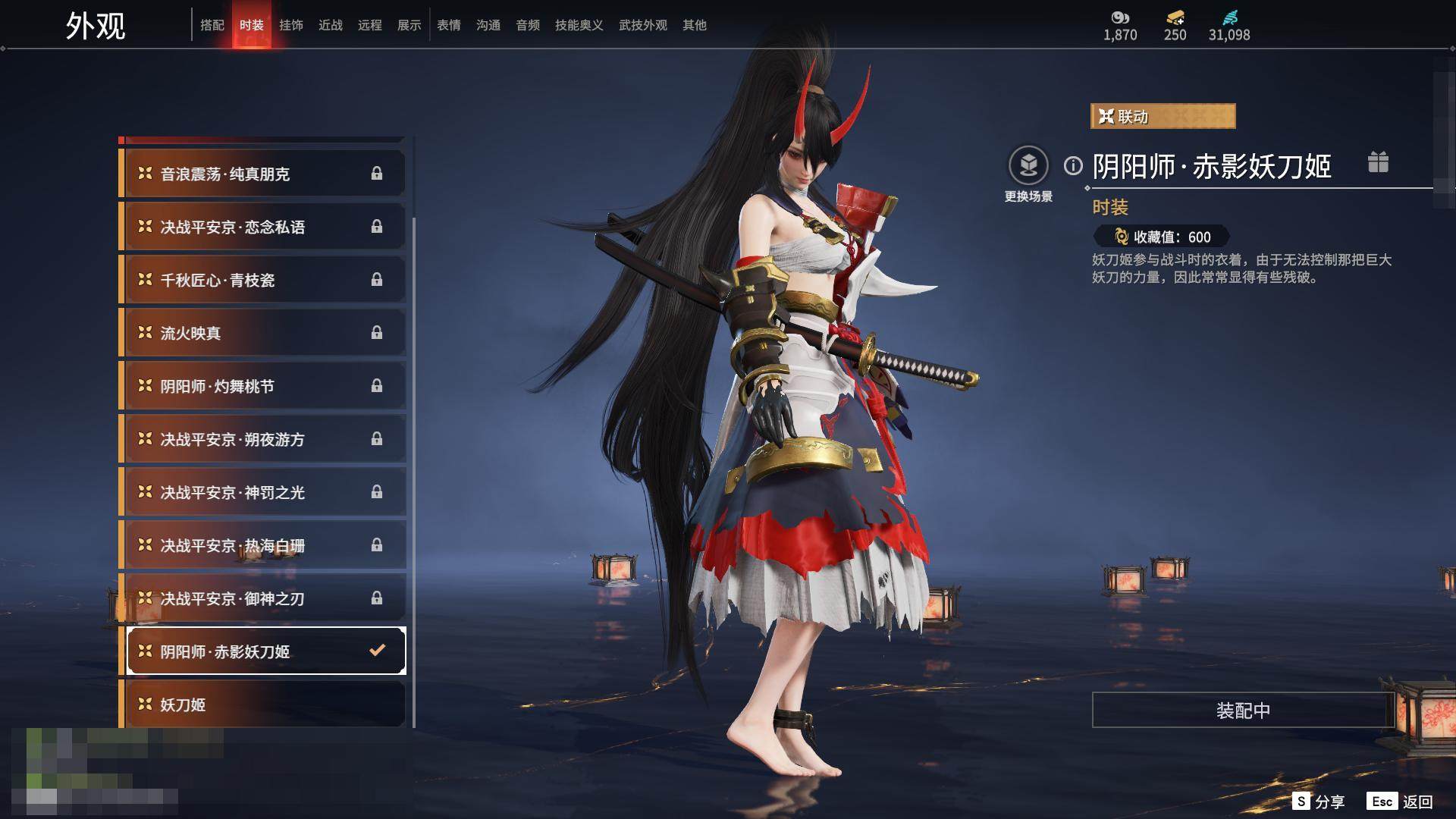This screenshot has width=1456, height=819.
Task: Select 音浪震荡·纯真朋克 outfit
Action: tap(263, 174)
